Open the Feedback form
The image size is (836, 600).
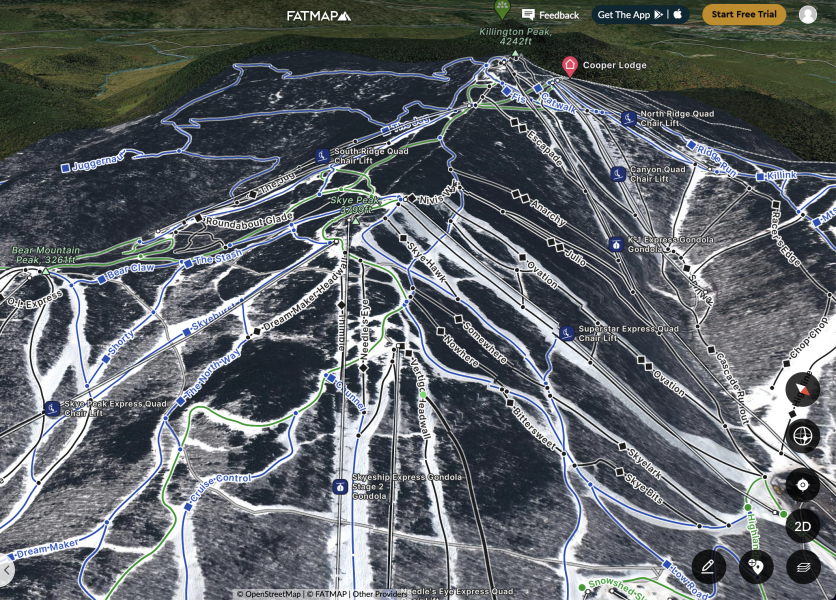click(550, 15)
